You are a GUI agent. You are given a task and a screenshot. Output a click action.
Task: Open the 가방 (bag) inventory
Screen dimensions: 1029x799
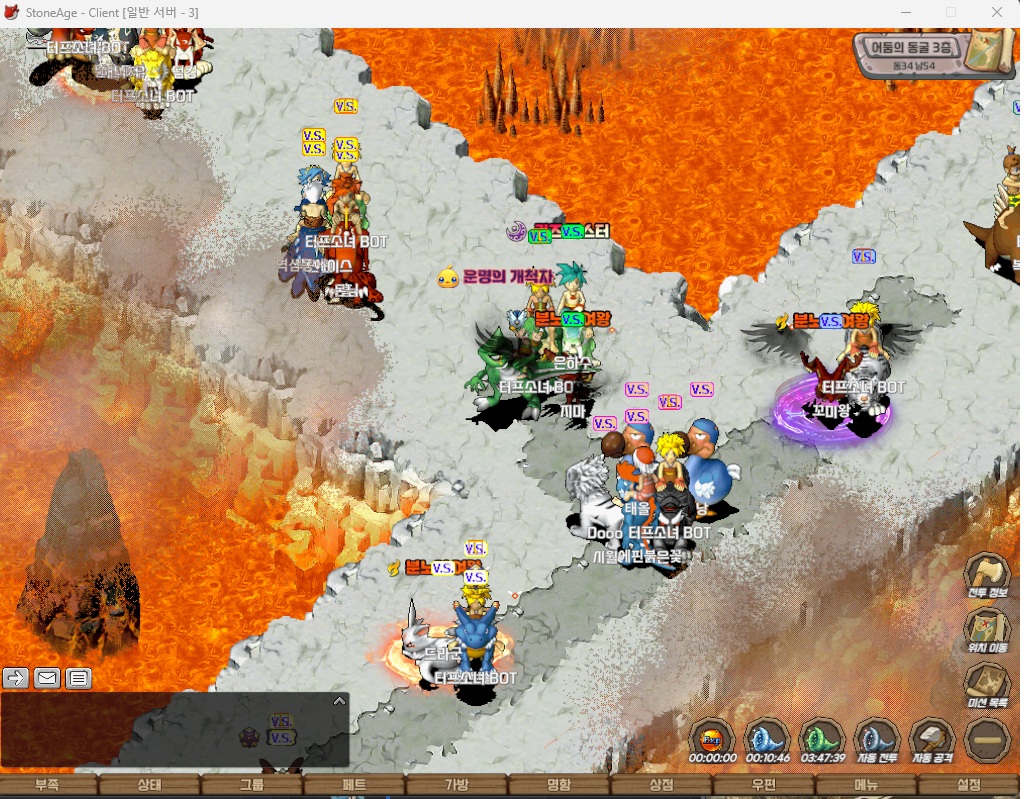point(456,786)
